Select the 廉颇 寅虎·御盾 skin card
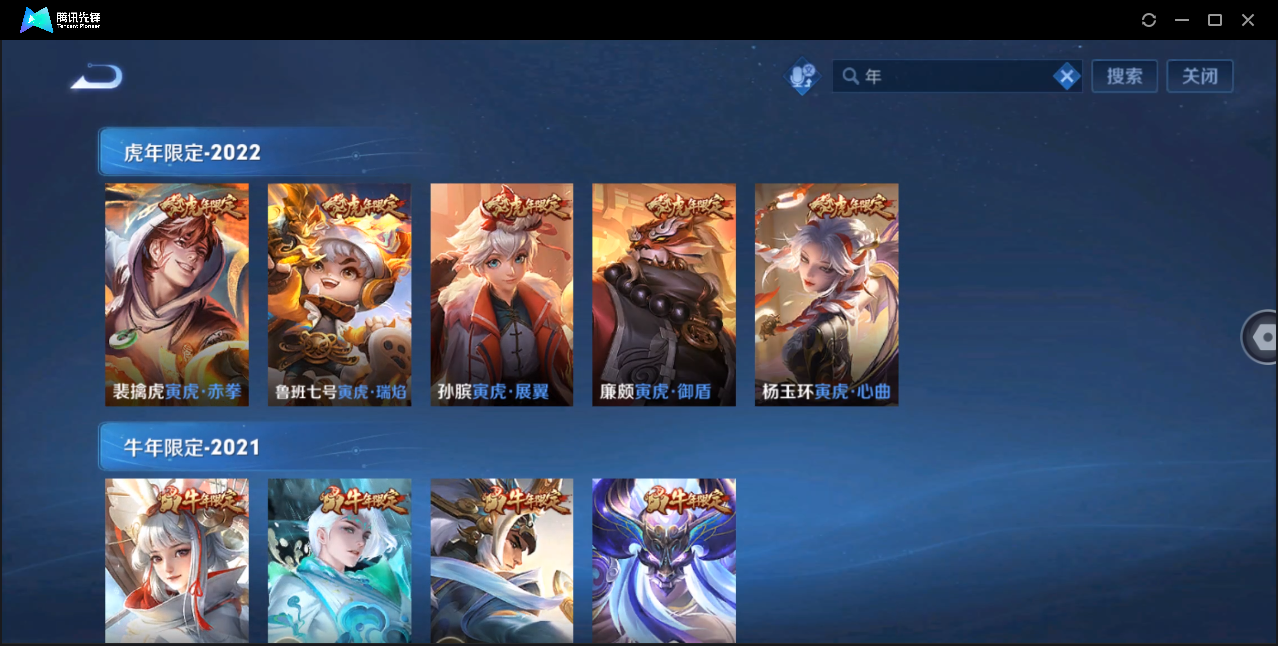This screenshot has width=1278, height=646. 664,294
